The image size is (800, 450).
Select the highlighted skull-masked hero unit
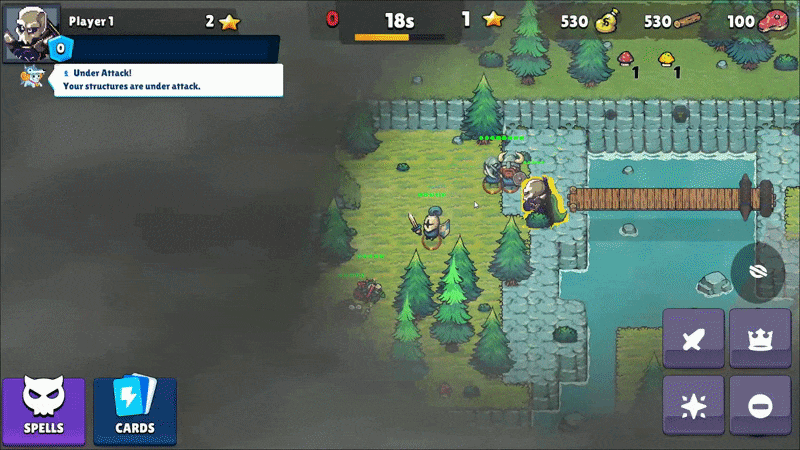click(x=540, y=200)
